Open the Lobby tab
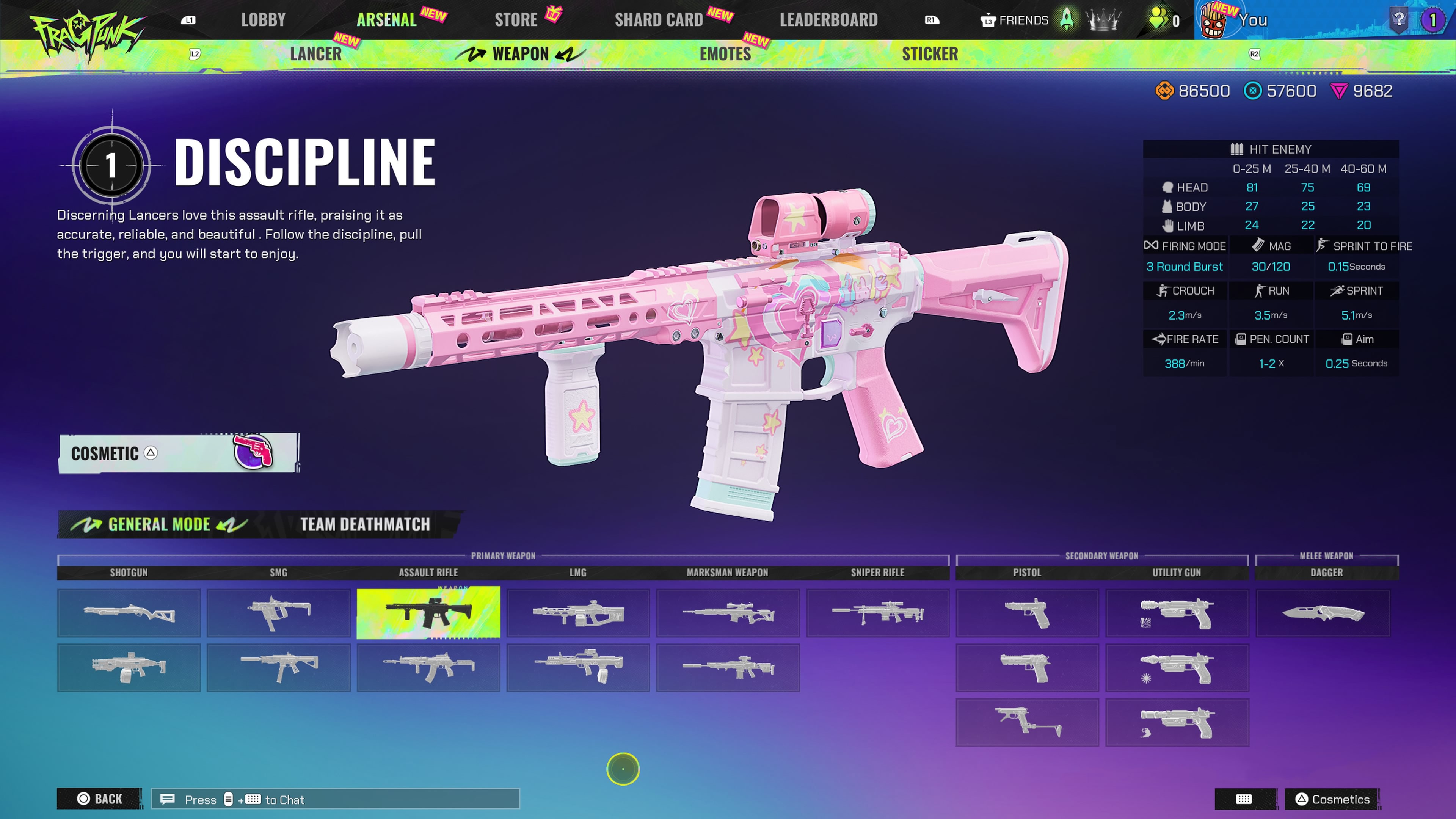This screenshot has width=1456, height=819. [x=263, y=20]
